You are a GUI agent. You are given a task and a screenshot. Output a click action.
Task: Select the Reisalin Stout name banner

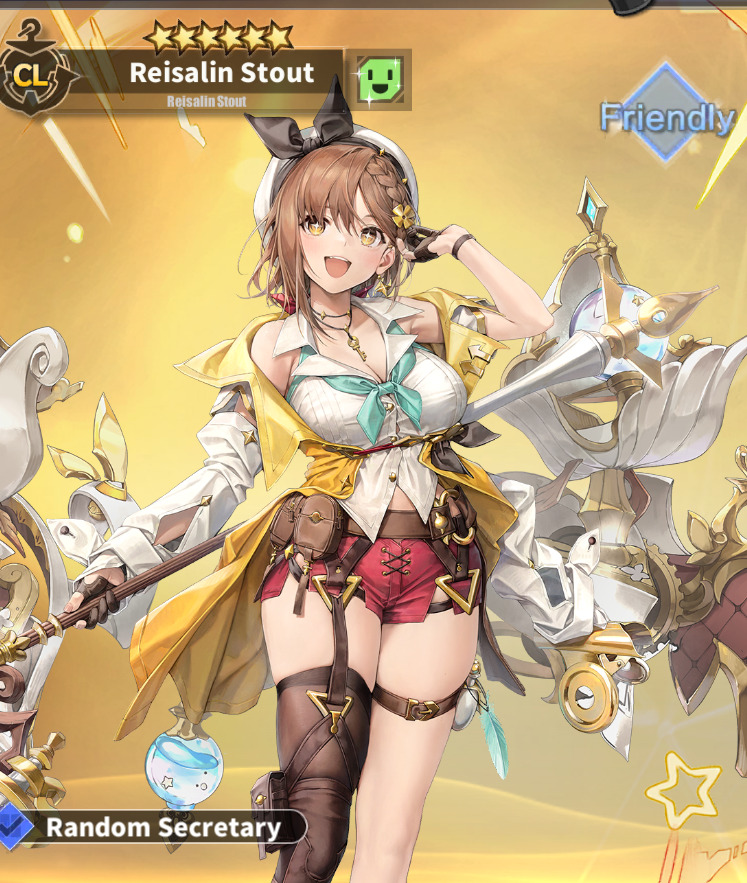coord(221,73)
